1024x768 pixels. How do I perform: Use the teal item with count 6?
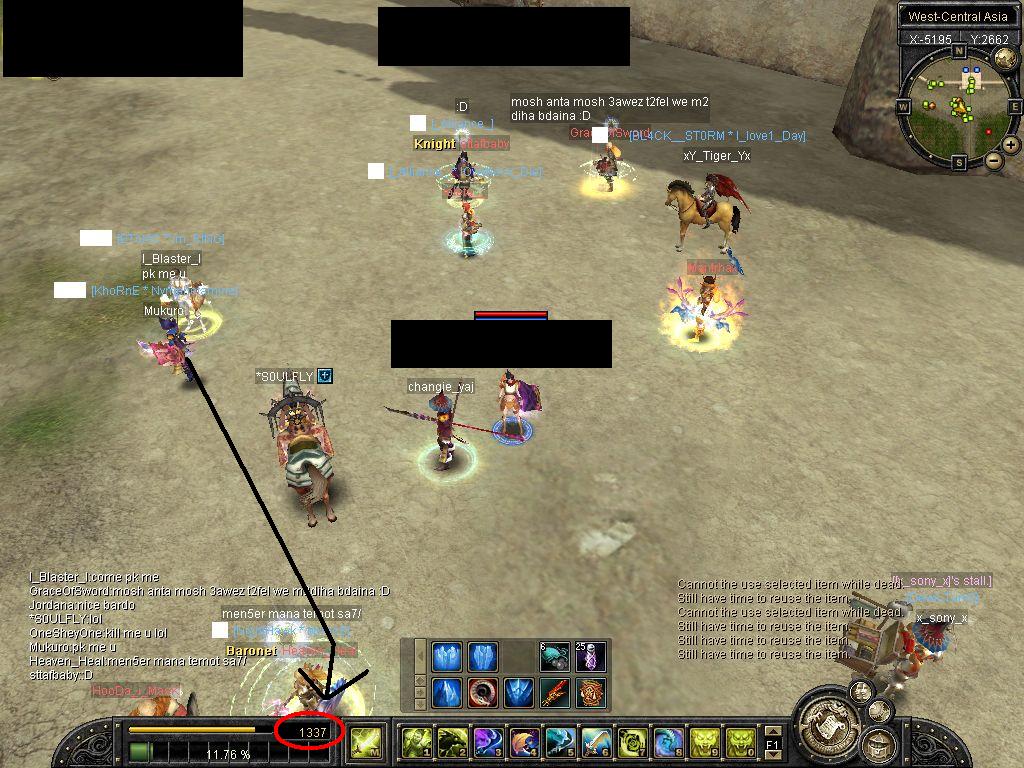(x=555, y=657)
